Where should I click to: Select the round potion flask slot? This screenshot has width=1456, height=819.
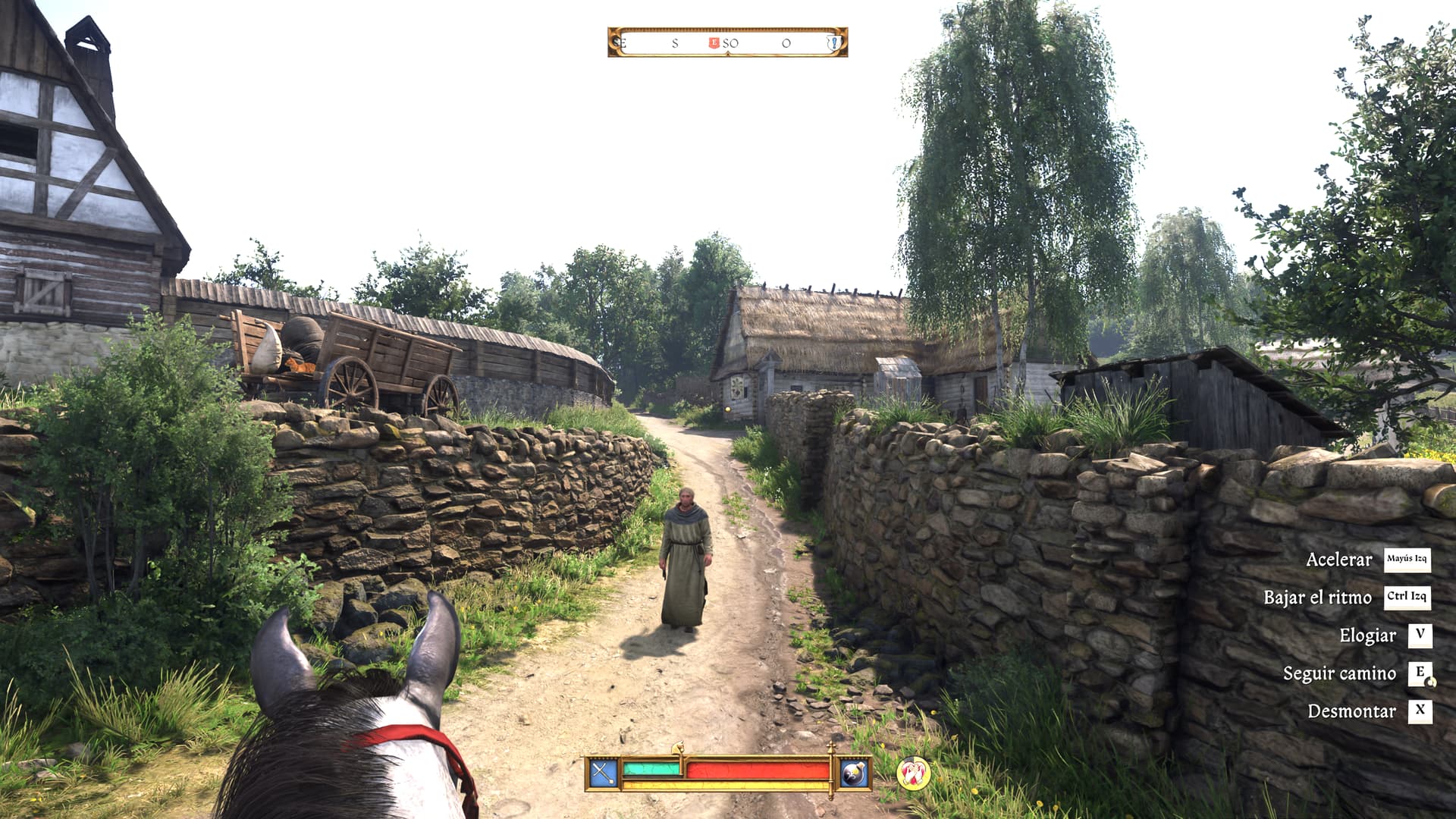pos(854,773)
